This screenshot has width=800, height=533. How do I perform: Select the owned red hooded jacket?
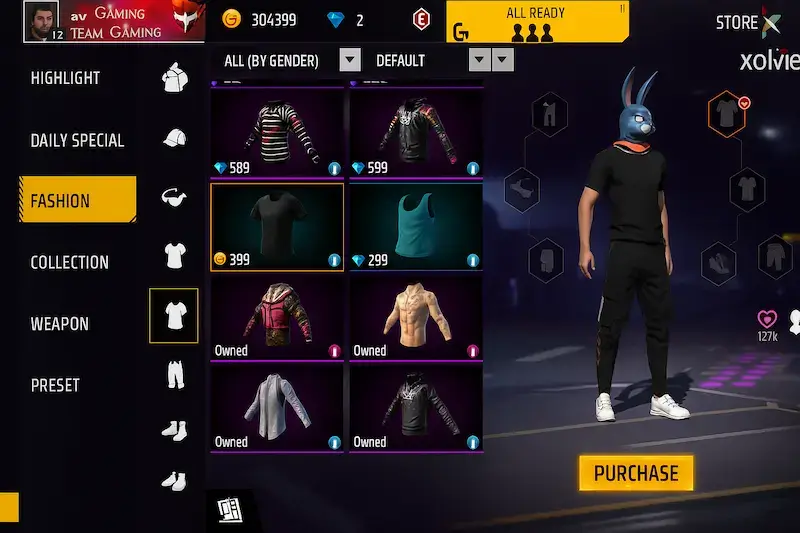pyautogui.click(x=277, y=318)
